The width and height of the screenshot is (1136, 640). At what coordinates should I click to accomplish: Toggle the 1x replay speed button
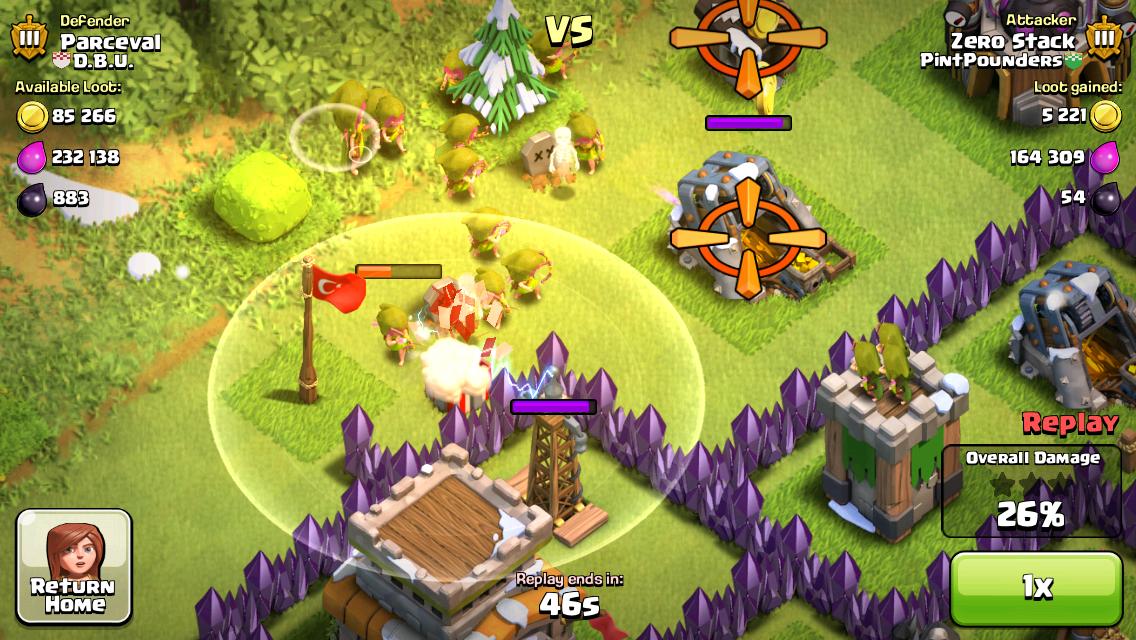pyautogui.click(x=1036, y=587)
